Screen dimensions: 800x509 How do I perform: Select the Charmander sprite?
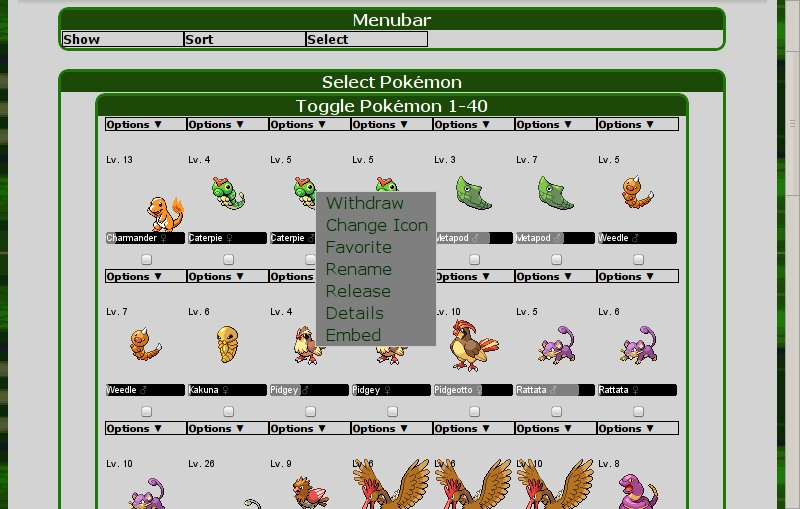(164, 211)
